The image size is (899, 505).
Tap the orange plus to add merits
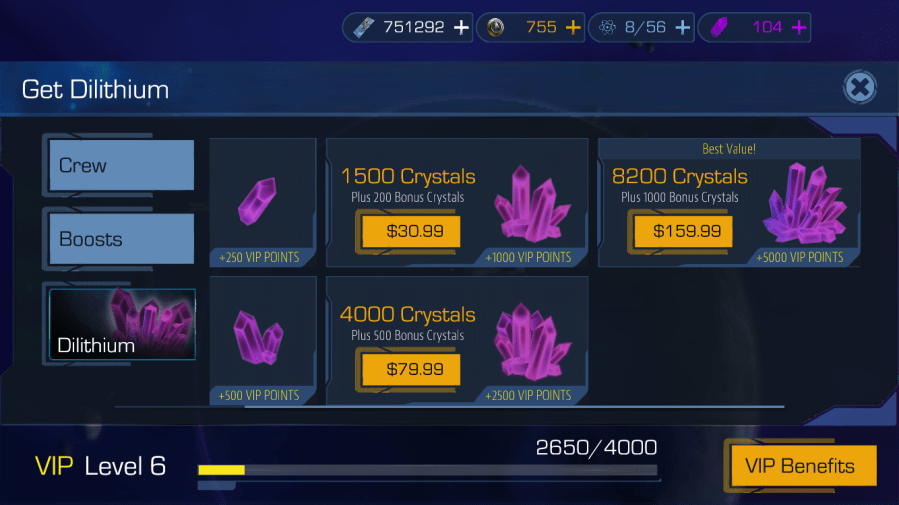[x=573, y=28]
